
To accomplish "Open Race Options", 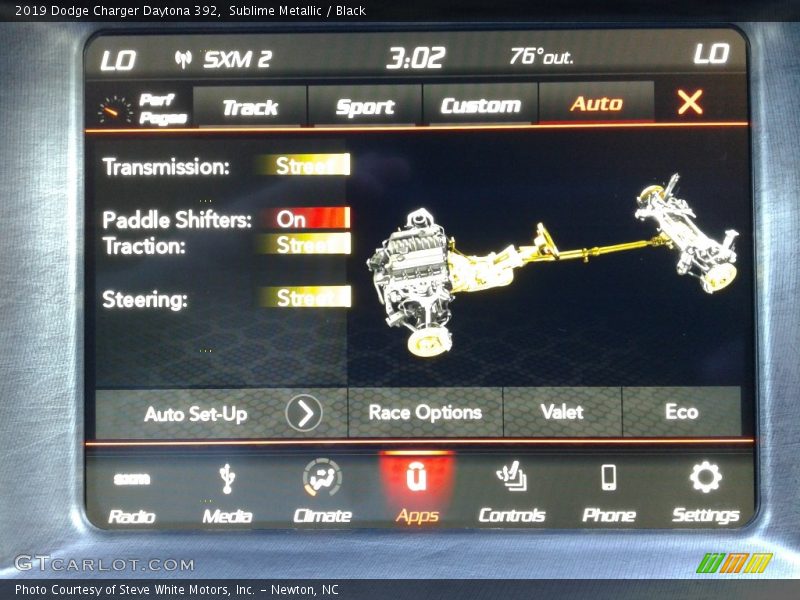I will pos(425,412).
